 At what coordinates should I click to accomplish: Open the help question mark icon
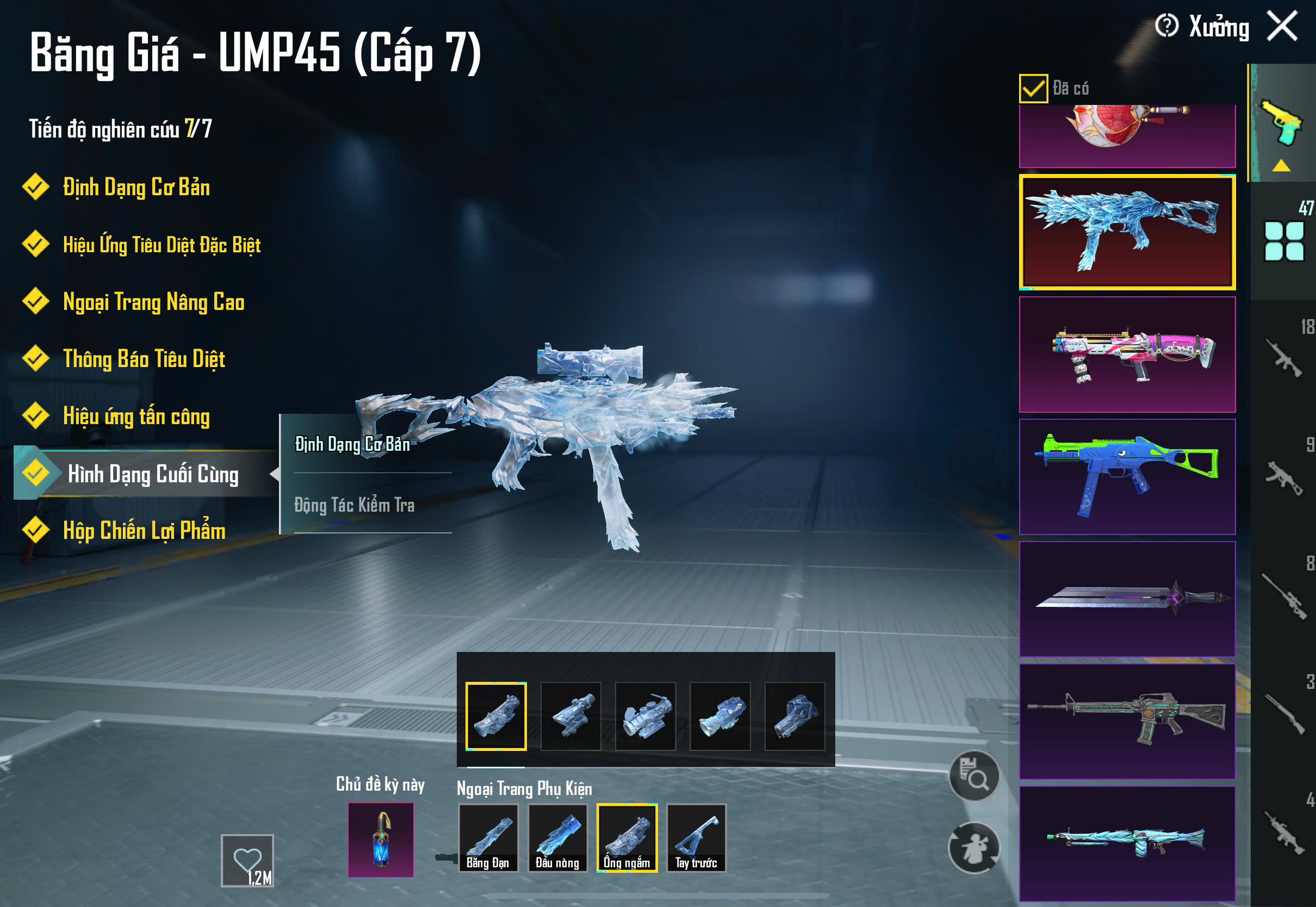pos(1166,26)
